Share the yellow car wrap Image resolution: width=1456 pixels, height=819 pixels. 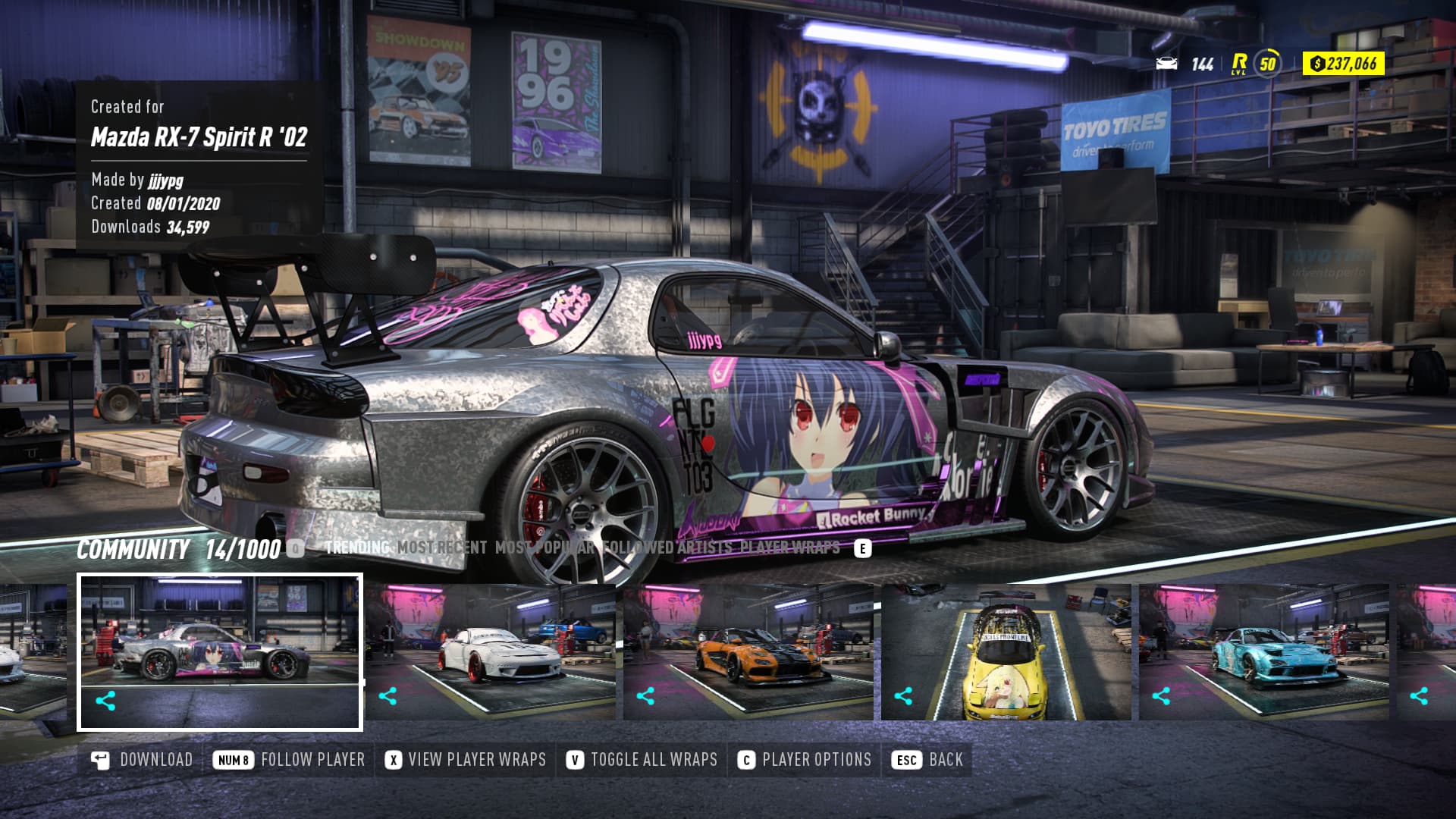[x=903, y=696]
